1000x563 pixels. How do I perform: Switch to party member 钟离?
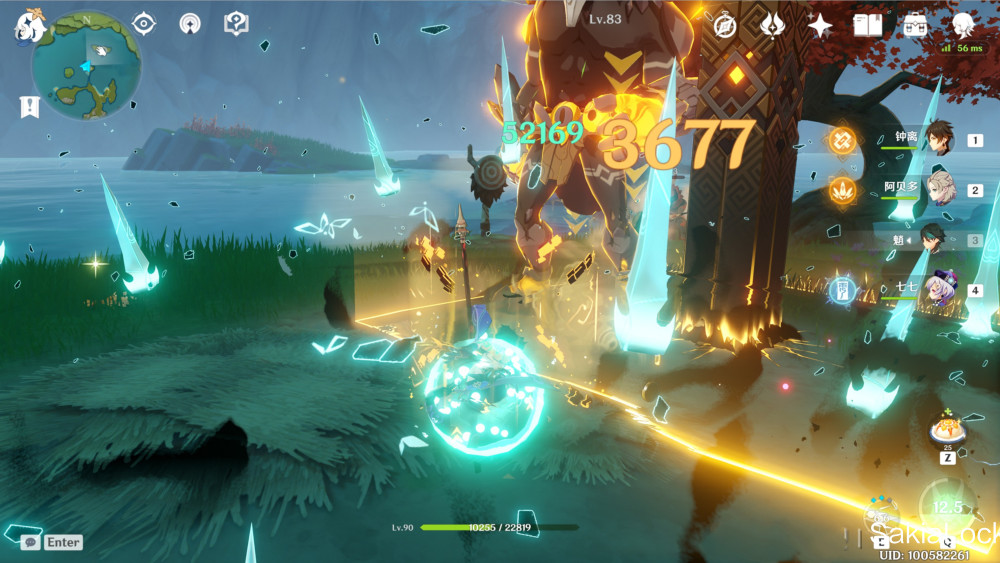[x=938, y=141]
